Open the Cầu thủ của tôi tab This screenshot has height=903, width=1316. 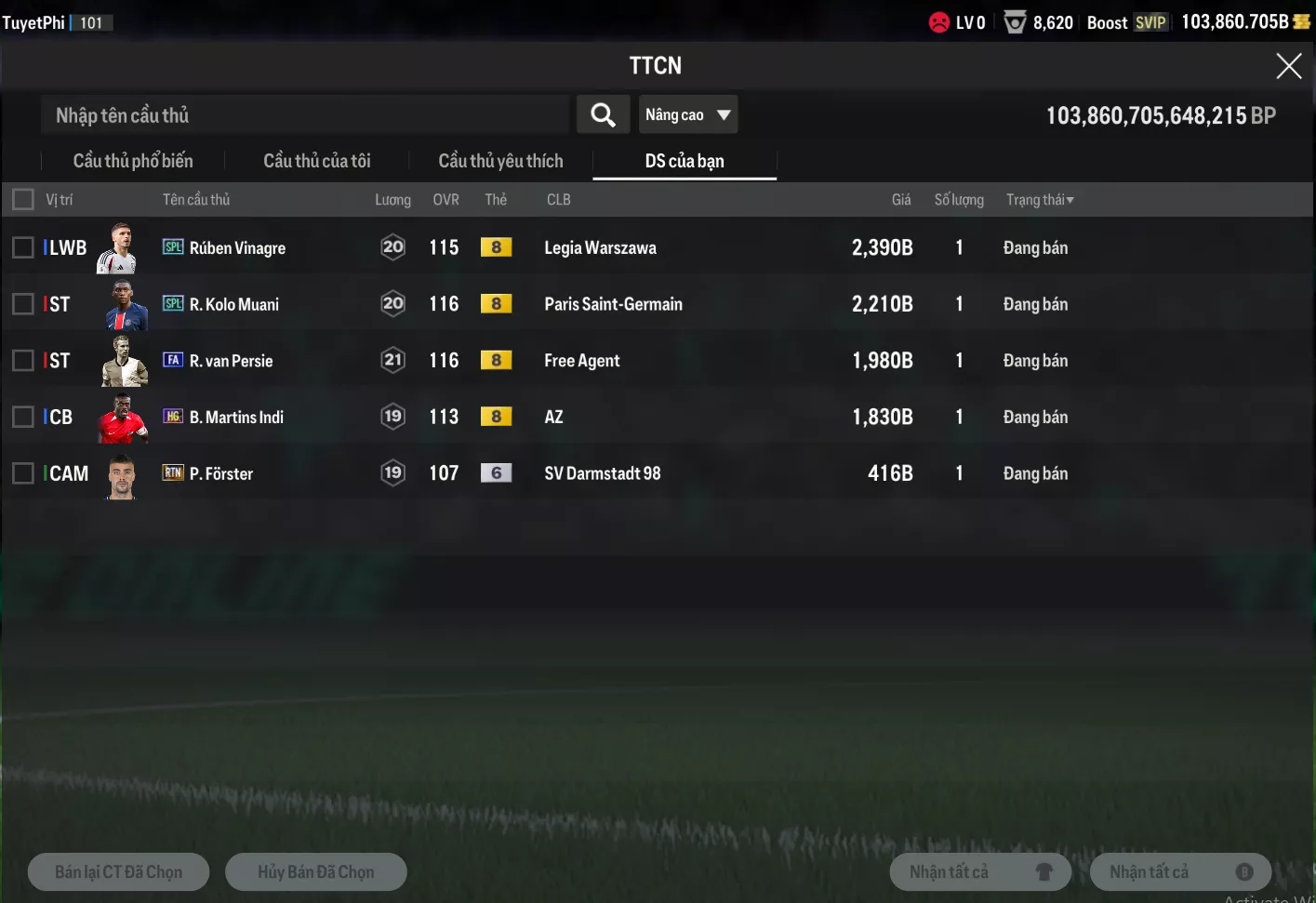point(317,161)
